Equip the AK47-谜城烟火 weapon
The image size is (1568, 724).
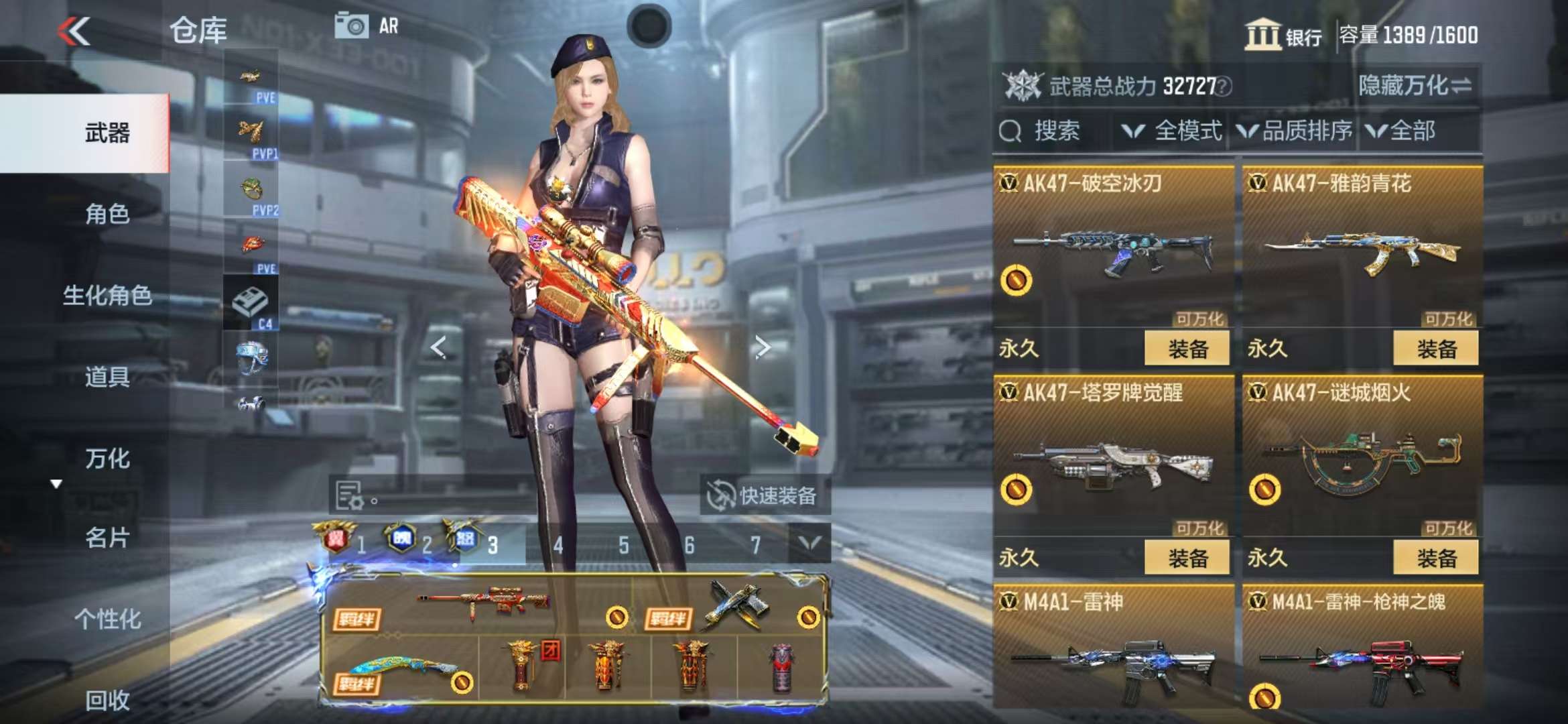(x=1435, y=558)
